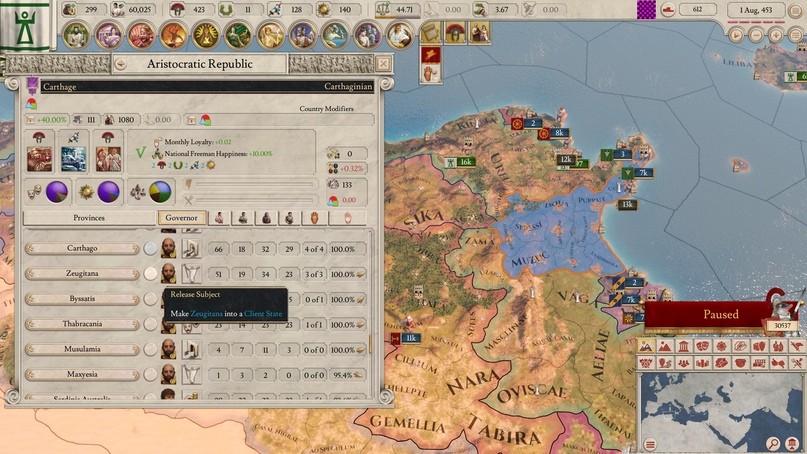807x454 pixels.
Task: Click the Paused banner to resume
Action: (720, 314)
